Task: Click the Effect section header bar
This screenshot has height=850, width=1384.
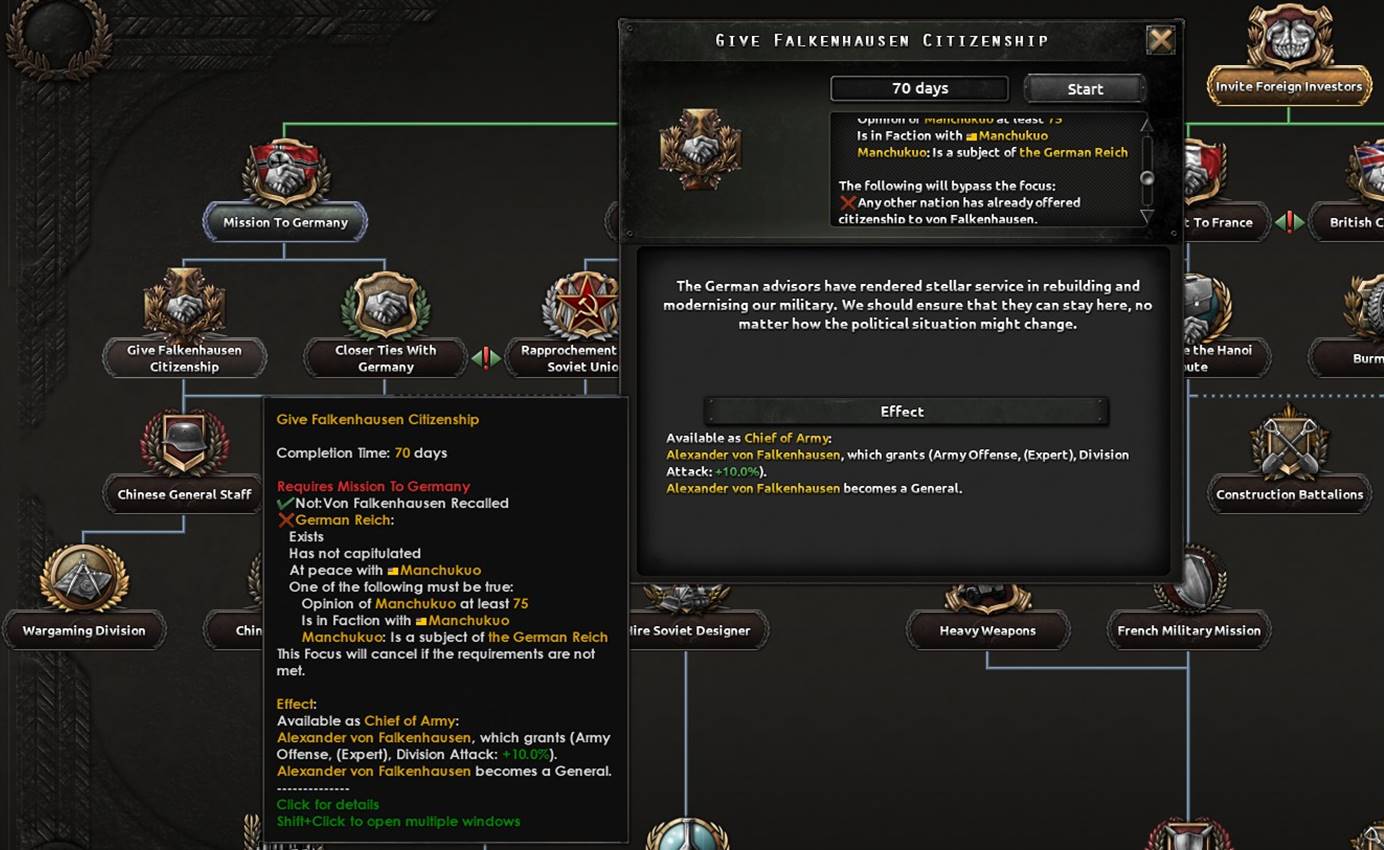Action: 902,411
